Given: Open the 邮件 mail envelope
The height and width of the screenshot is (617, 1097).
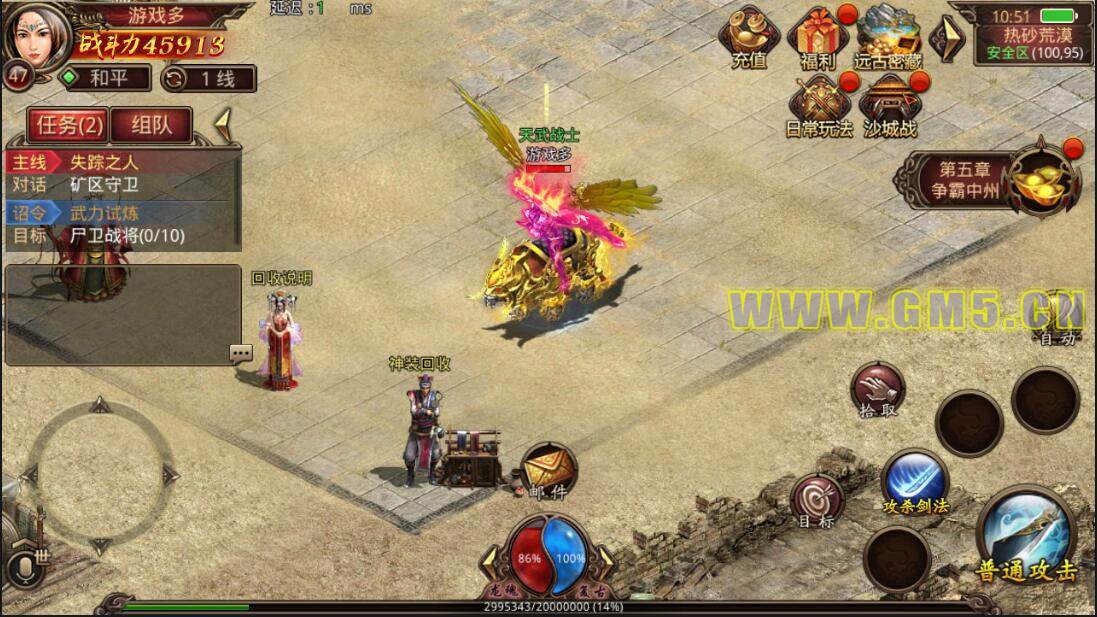Looking at the screenshot, I should [547, 471].
